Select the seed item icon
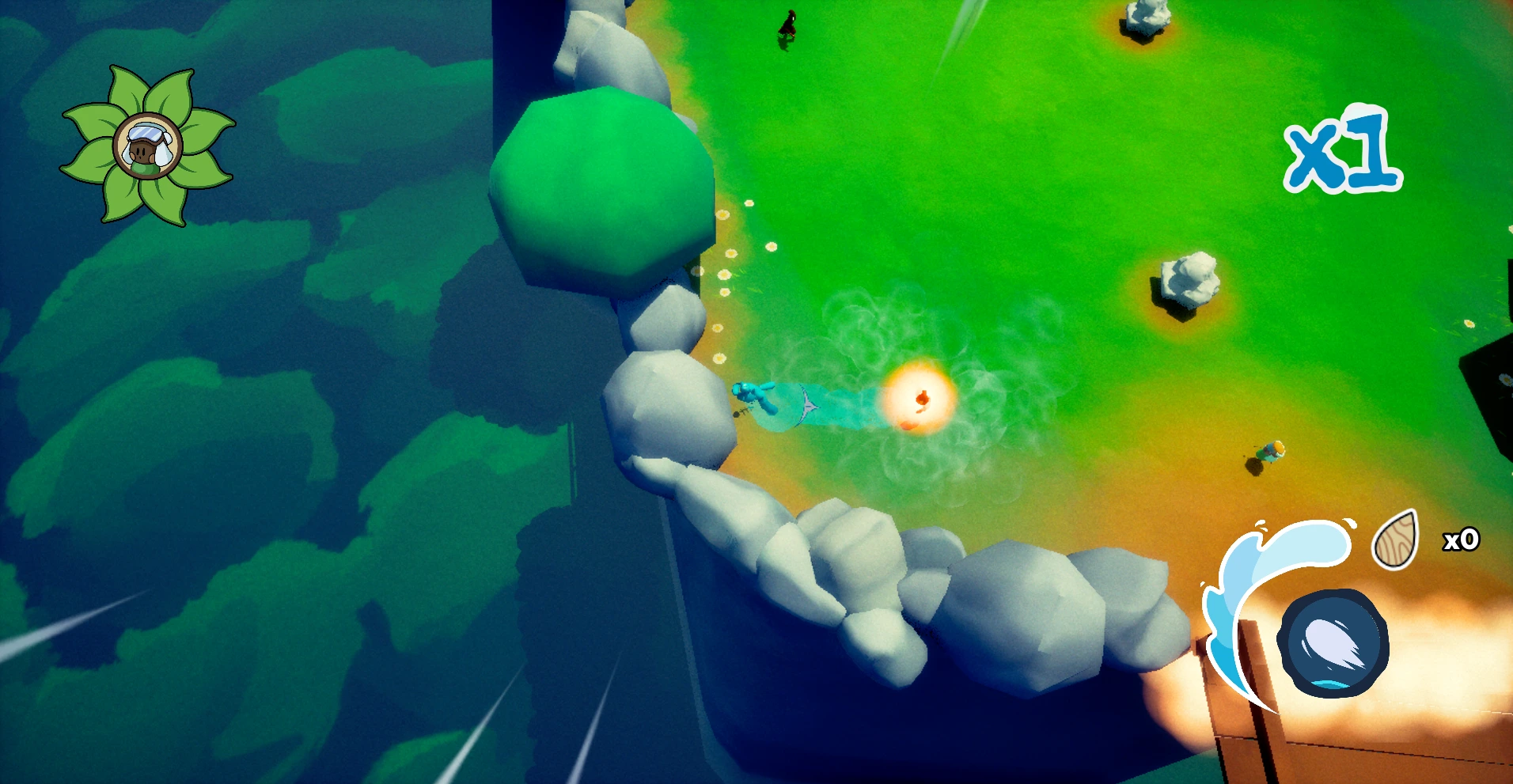 (1396, 540)
